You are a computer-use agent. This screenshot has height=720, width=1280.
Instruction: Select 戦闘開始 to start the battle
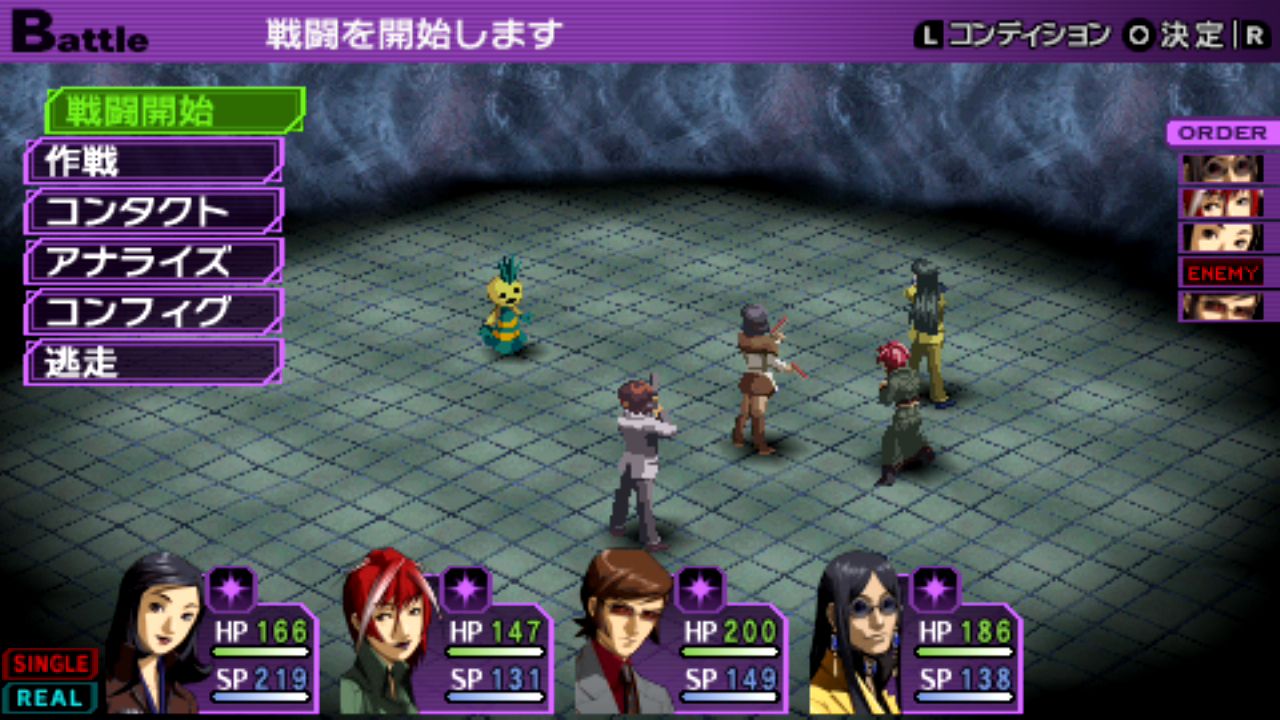pyautogui.click(x=174, y=111)
